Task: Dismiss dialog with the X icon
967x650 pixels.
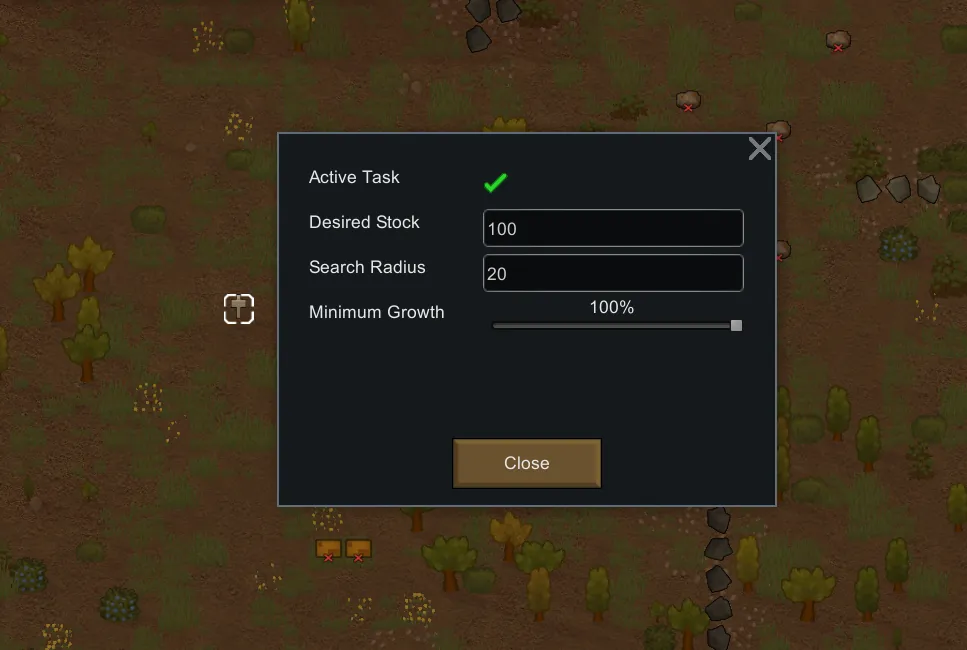Action: coord(760,149)
